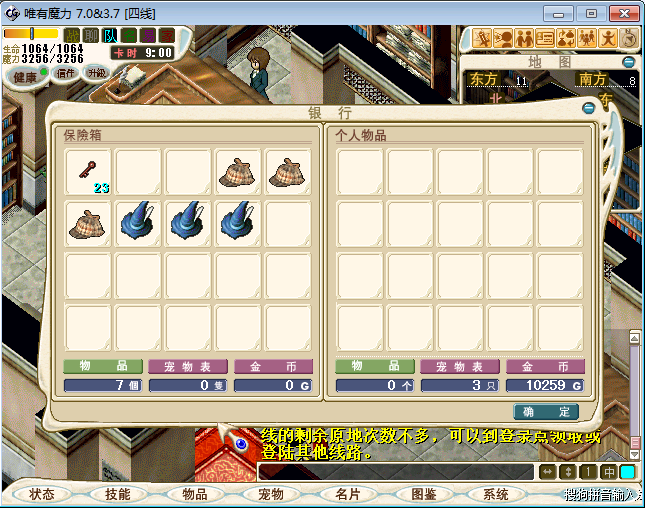Open the 名片 name card menu

pyautogui.click(x=346, y=494)
